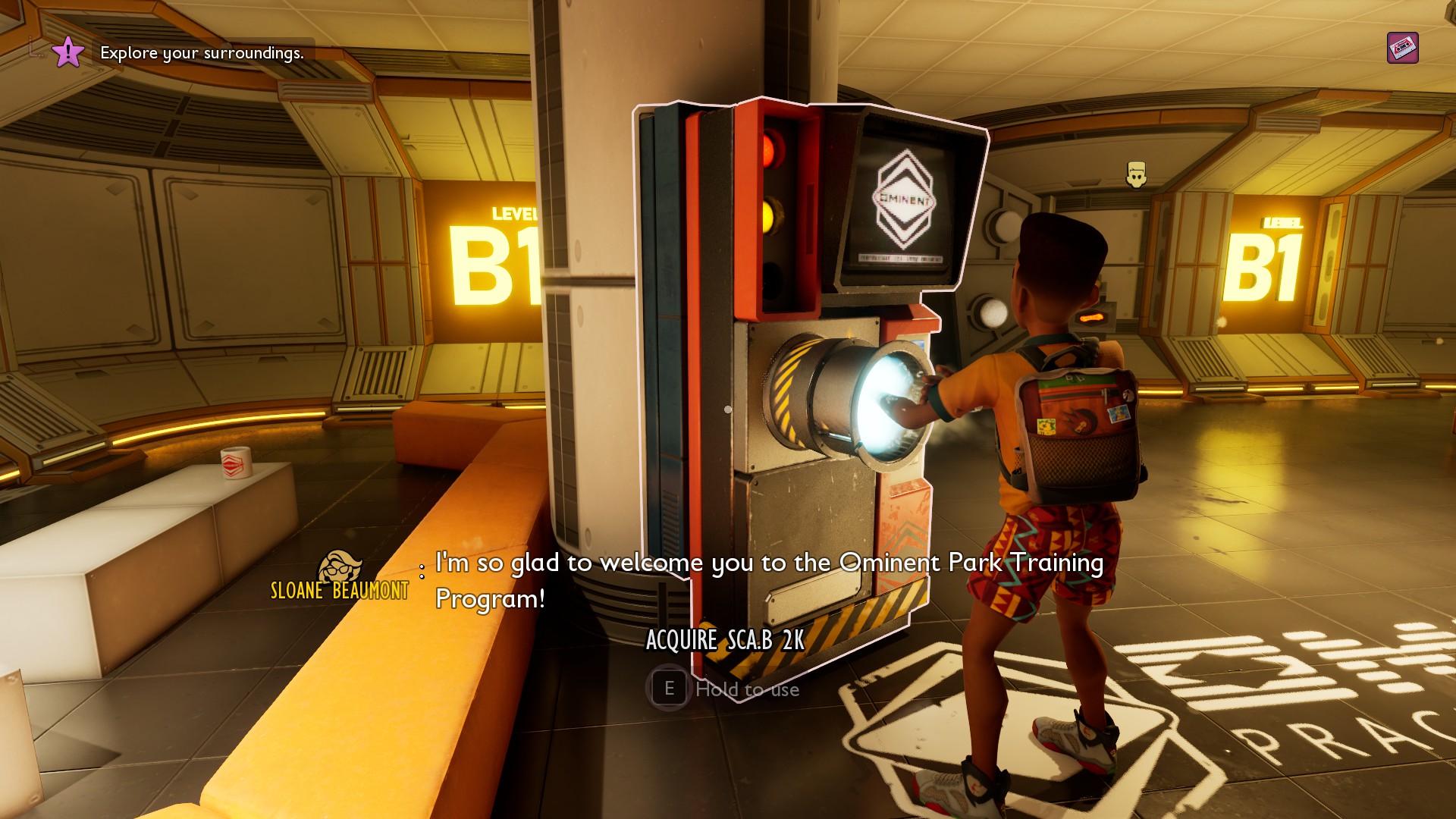Select the robot head waypoint marker

[1135, 174]
